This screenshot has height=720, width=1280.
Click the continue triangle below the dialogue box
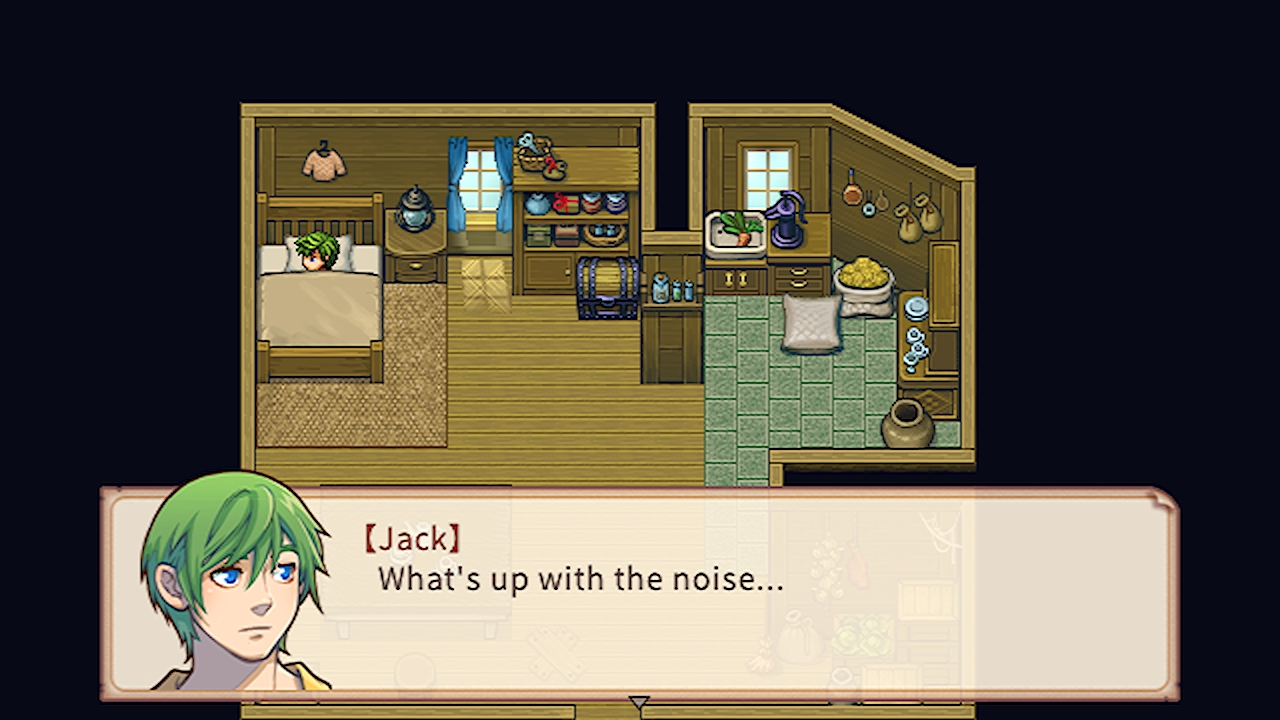point(639,702)
